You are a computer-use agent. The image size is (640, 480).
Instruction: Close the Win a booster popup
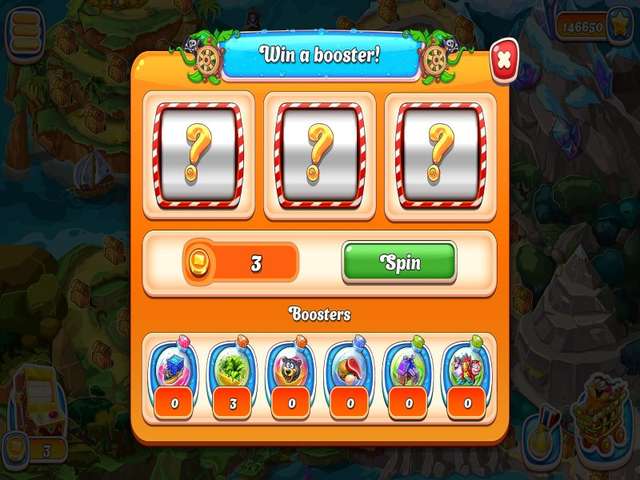(x=503, y=60)
